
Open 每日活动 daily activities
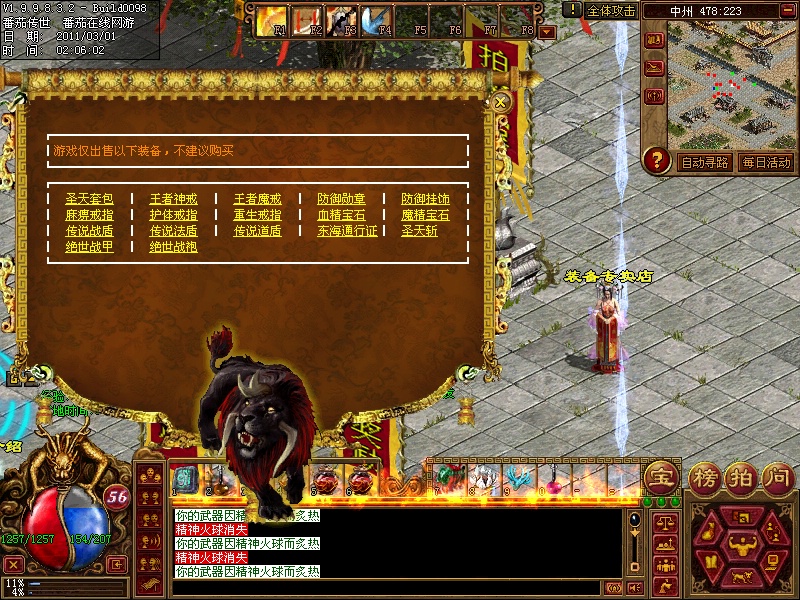[766, 162]
